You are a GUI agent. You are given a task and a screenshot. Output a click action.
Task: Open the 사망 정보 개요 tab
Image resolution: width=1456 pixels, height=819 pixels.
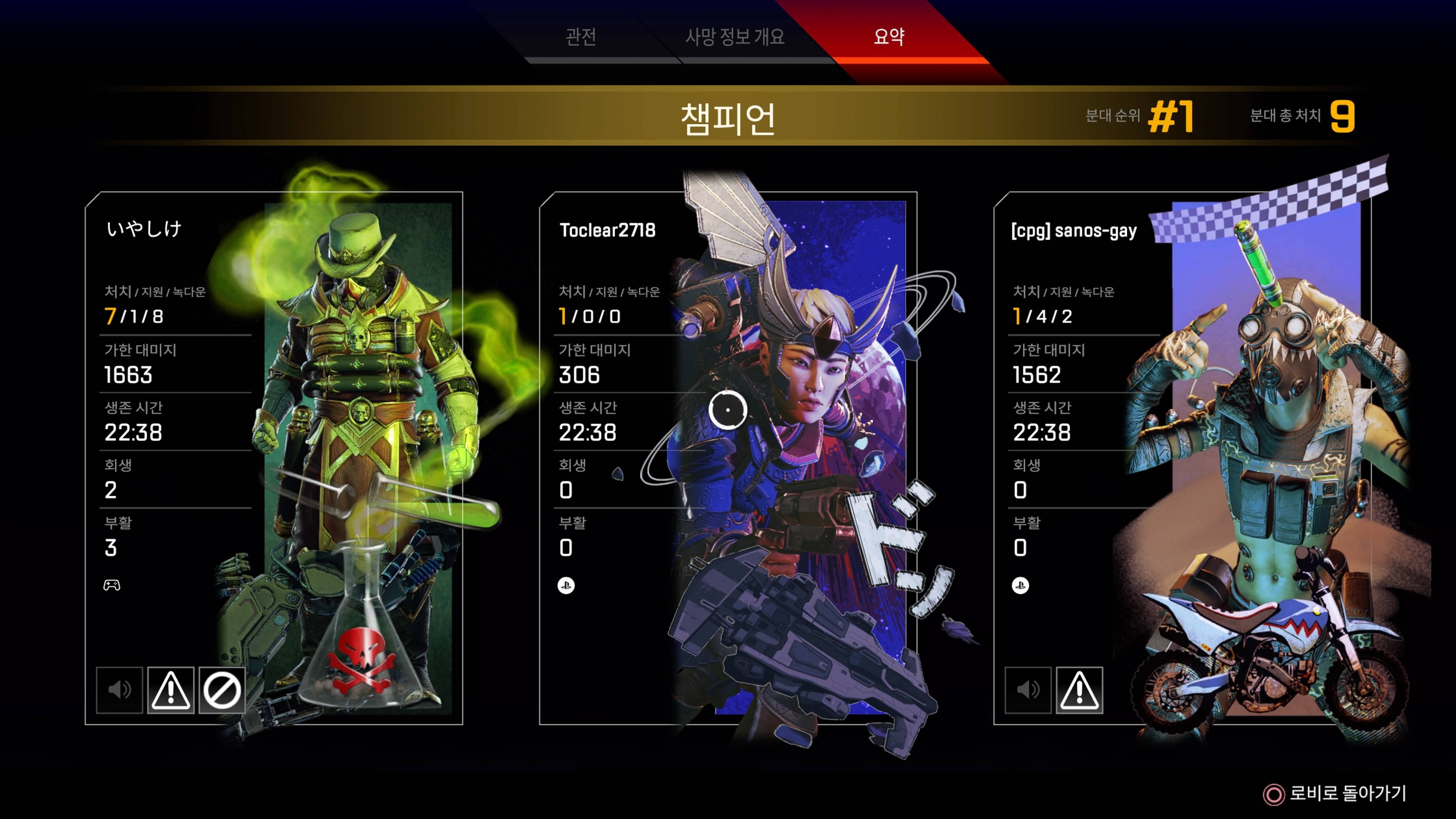(x=734, y=37)
